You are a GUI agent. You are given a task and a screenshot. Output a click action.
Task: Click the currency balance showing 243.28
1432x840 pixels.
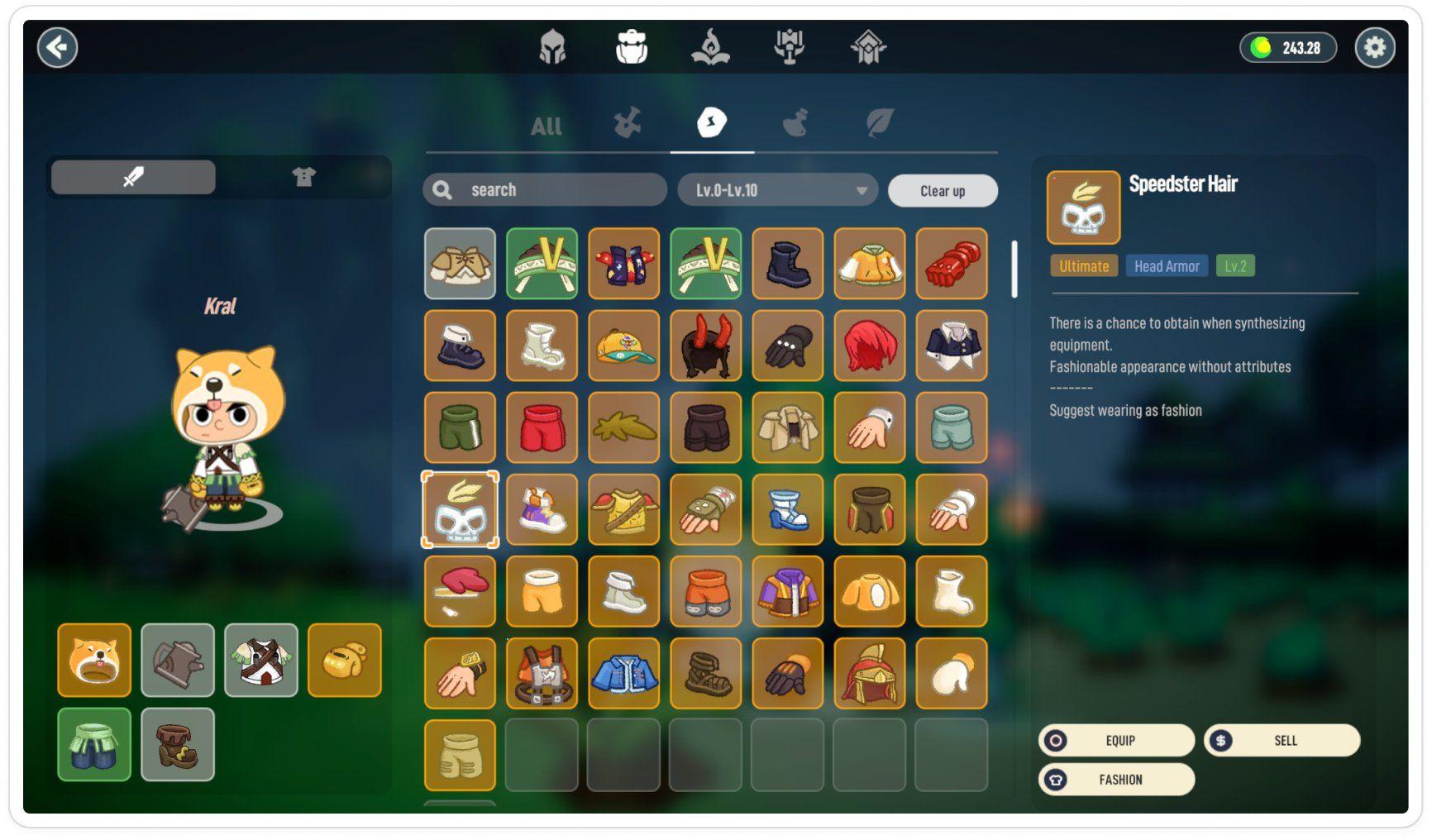1286,47
